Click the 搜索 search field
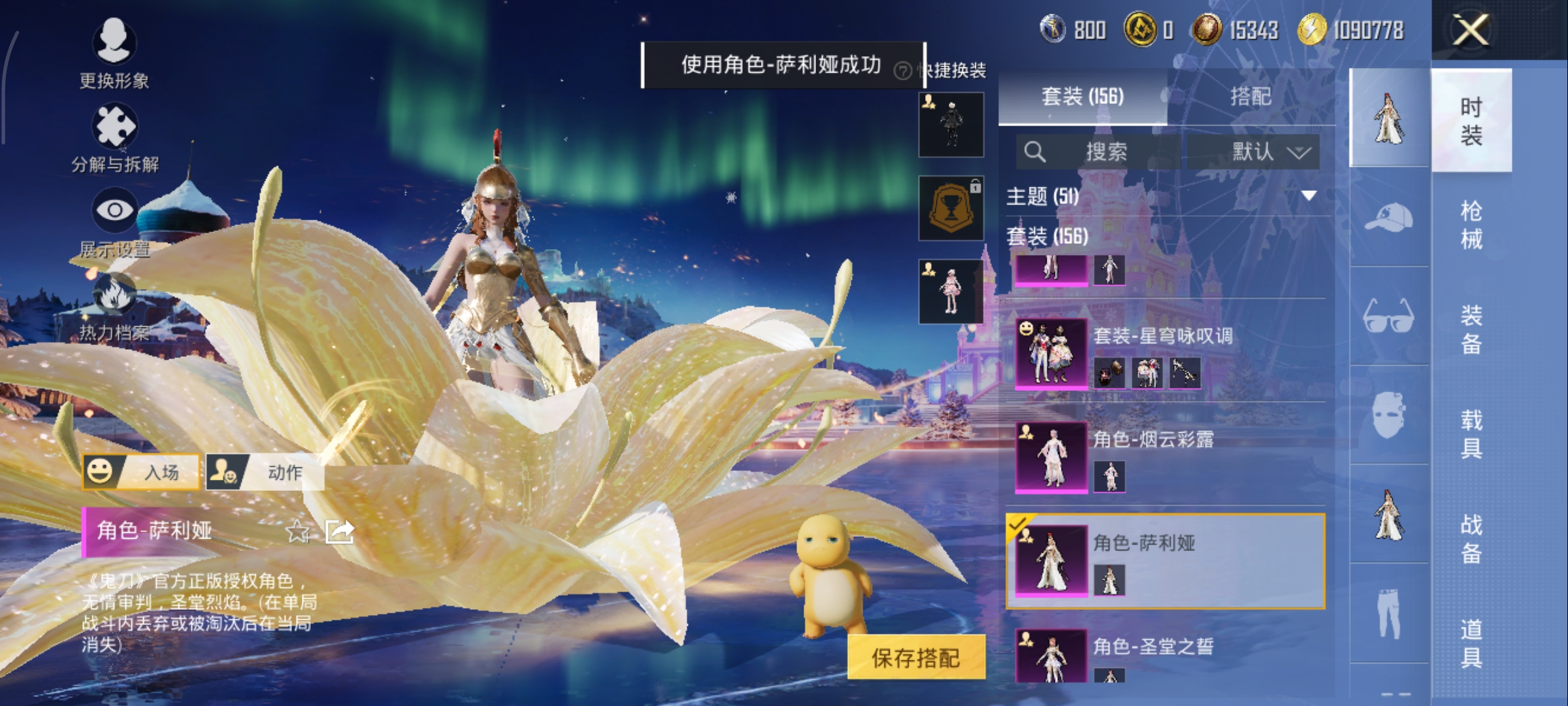The height and width of the screenshot is (706, 1568). tap(1104, 152)
